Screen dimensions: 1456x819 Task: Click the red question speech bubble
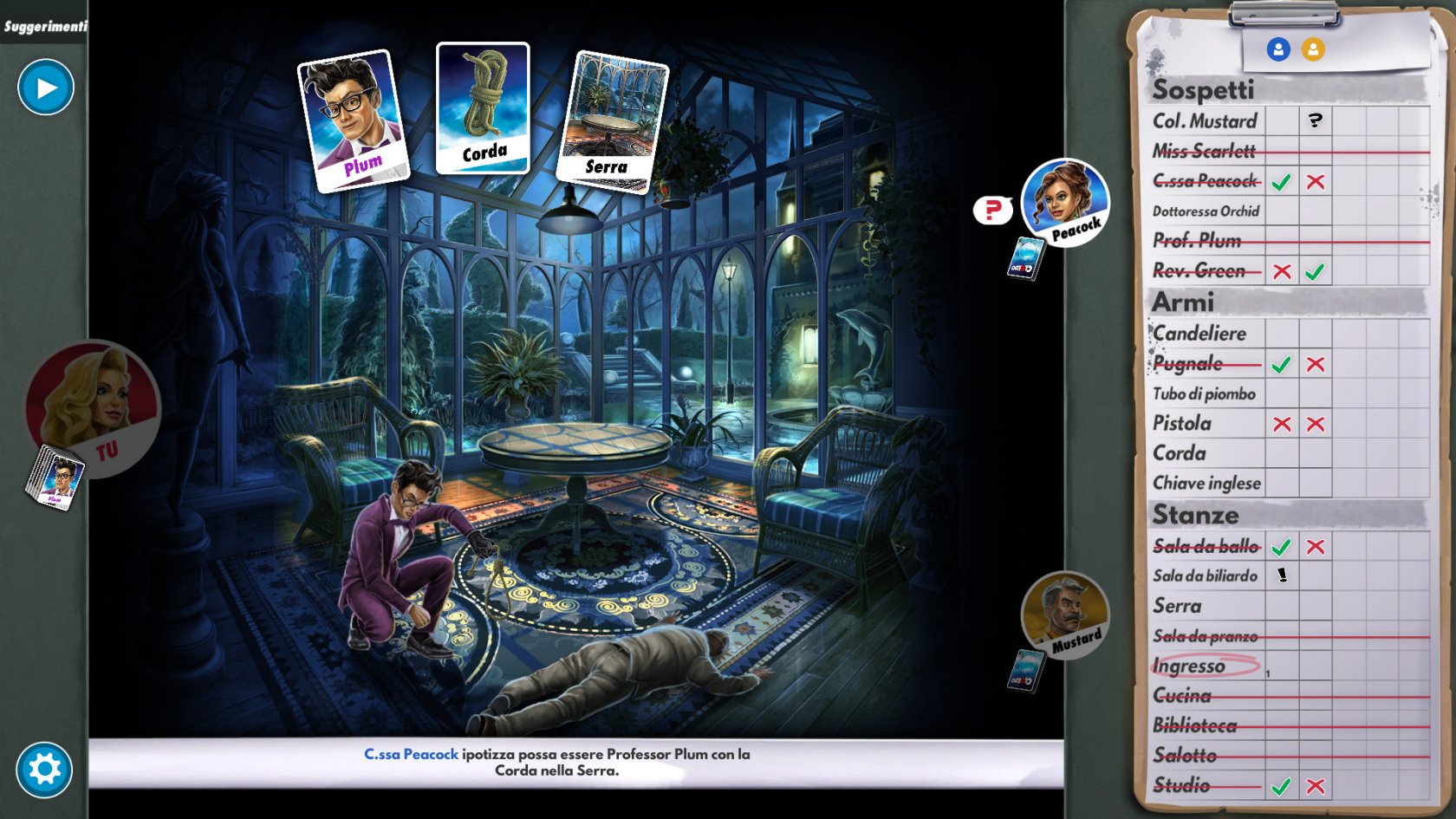pos(992,210)
